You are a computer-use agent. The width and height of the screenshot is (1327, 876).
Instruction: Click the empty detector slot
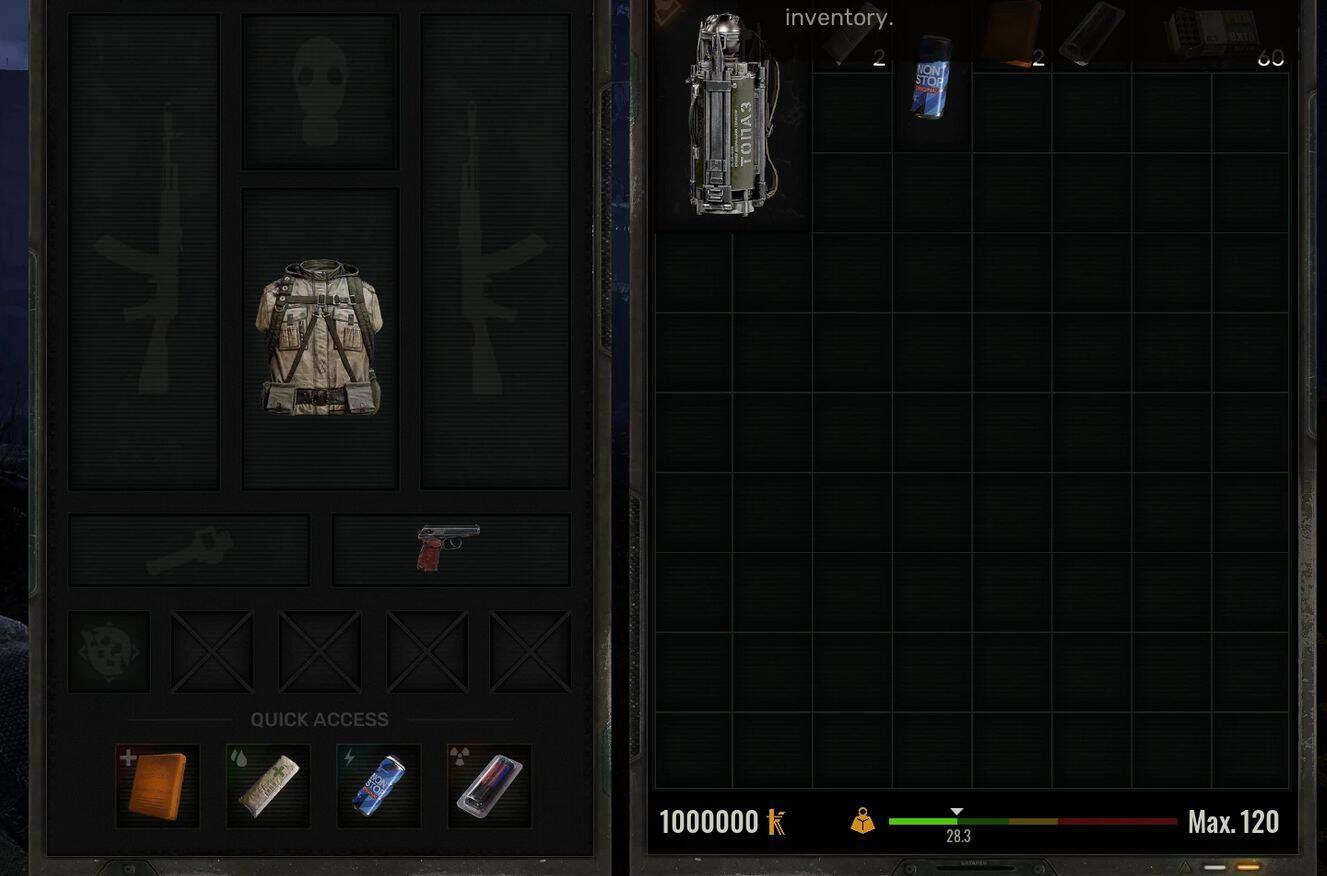click(189, 549)
